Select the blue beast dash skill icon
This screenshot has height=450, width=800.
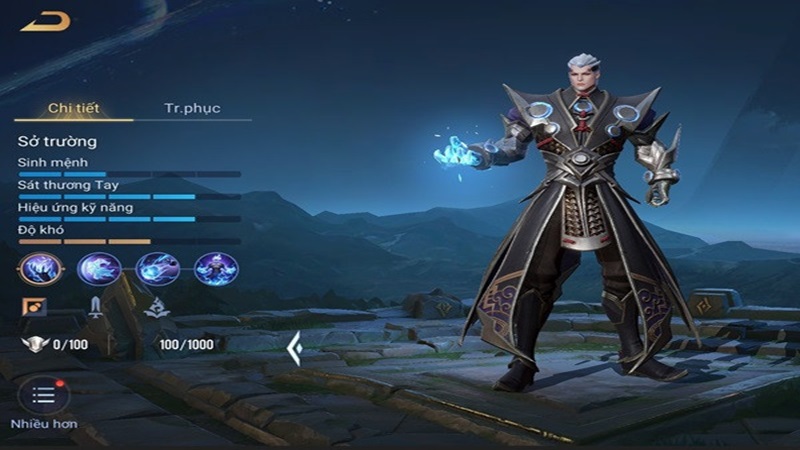[99, 268]
